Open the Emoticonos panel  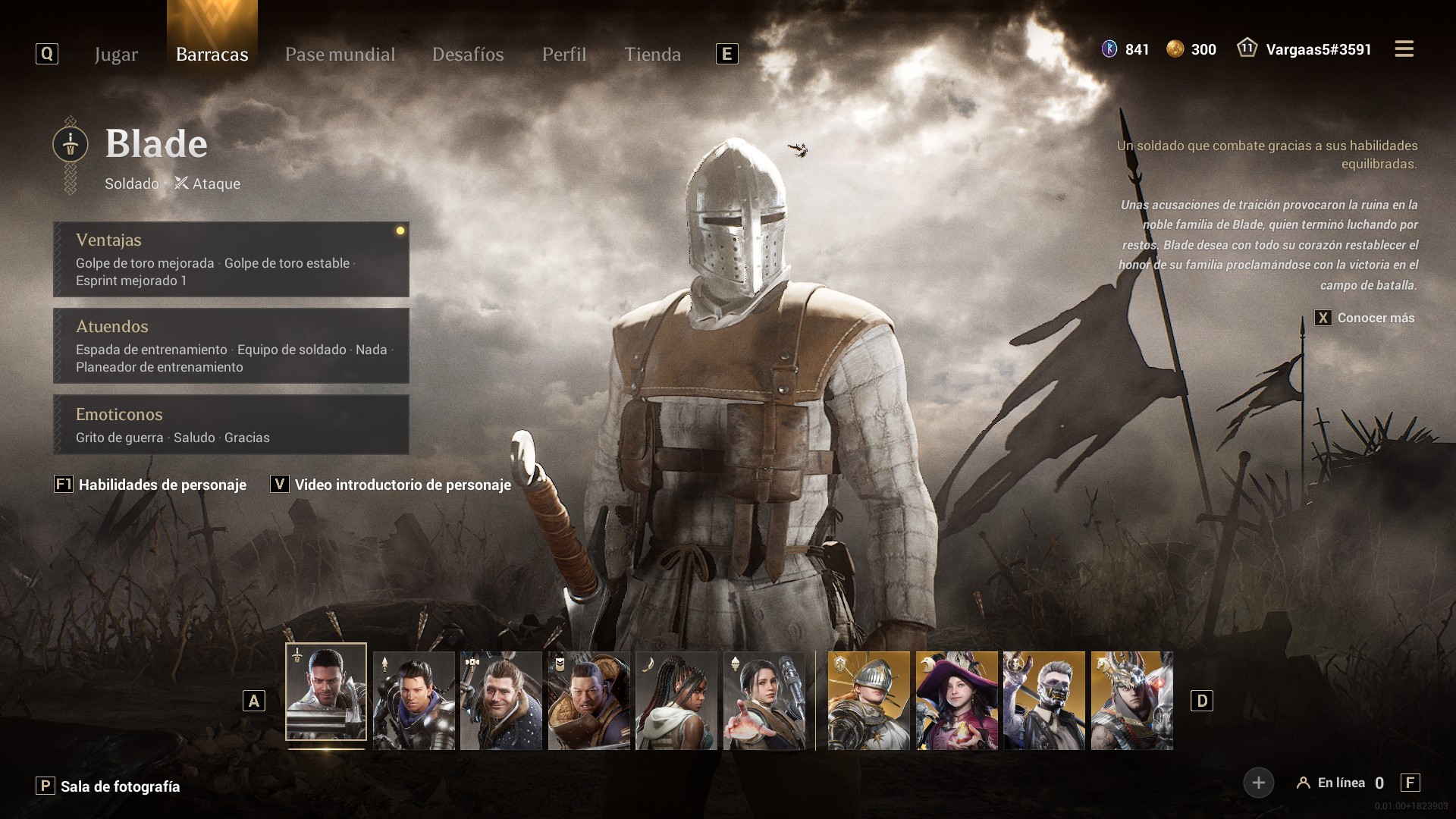tap(231, 425)
